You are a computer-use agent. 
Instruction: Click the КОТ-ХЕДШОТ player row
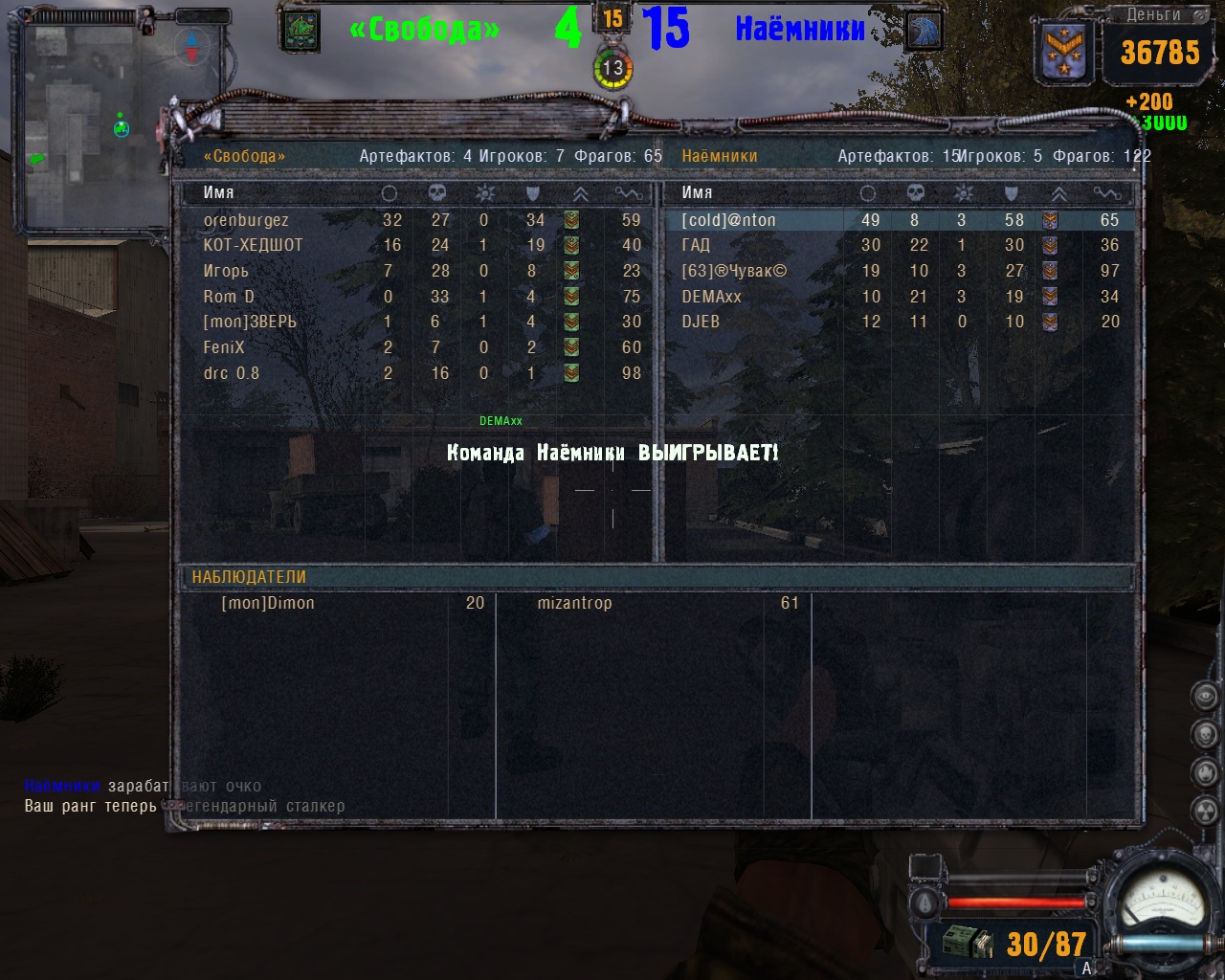[253, 245]
